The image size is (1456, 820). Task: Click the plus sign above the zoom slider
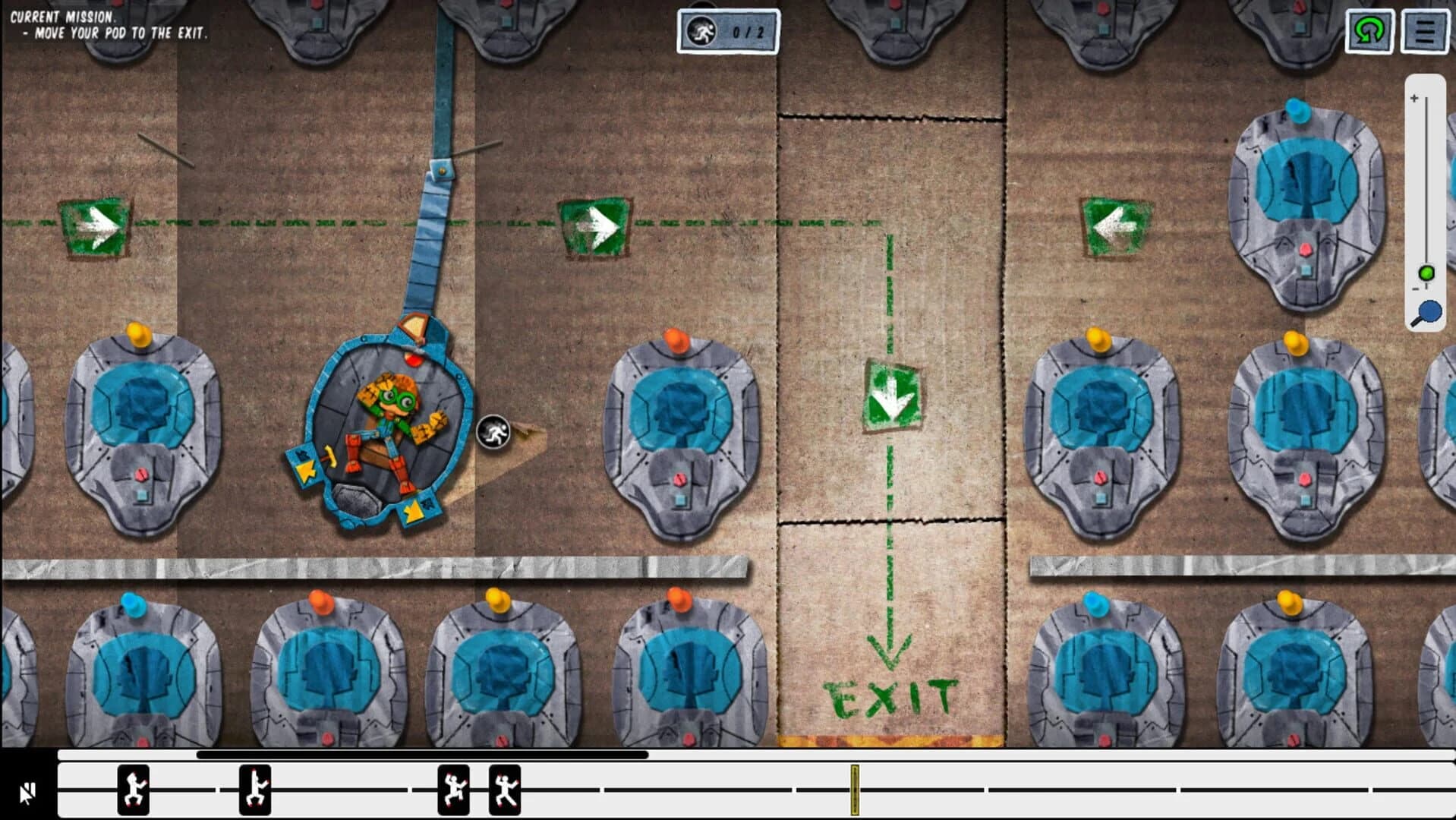[1414, 97]
